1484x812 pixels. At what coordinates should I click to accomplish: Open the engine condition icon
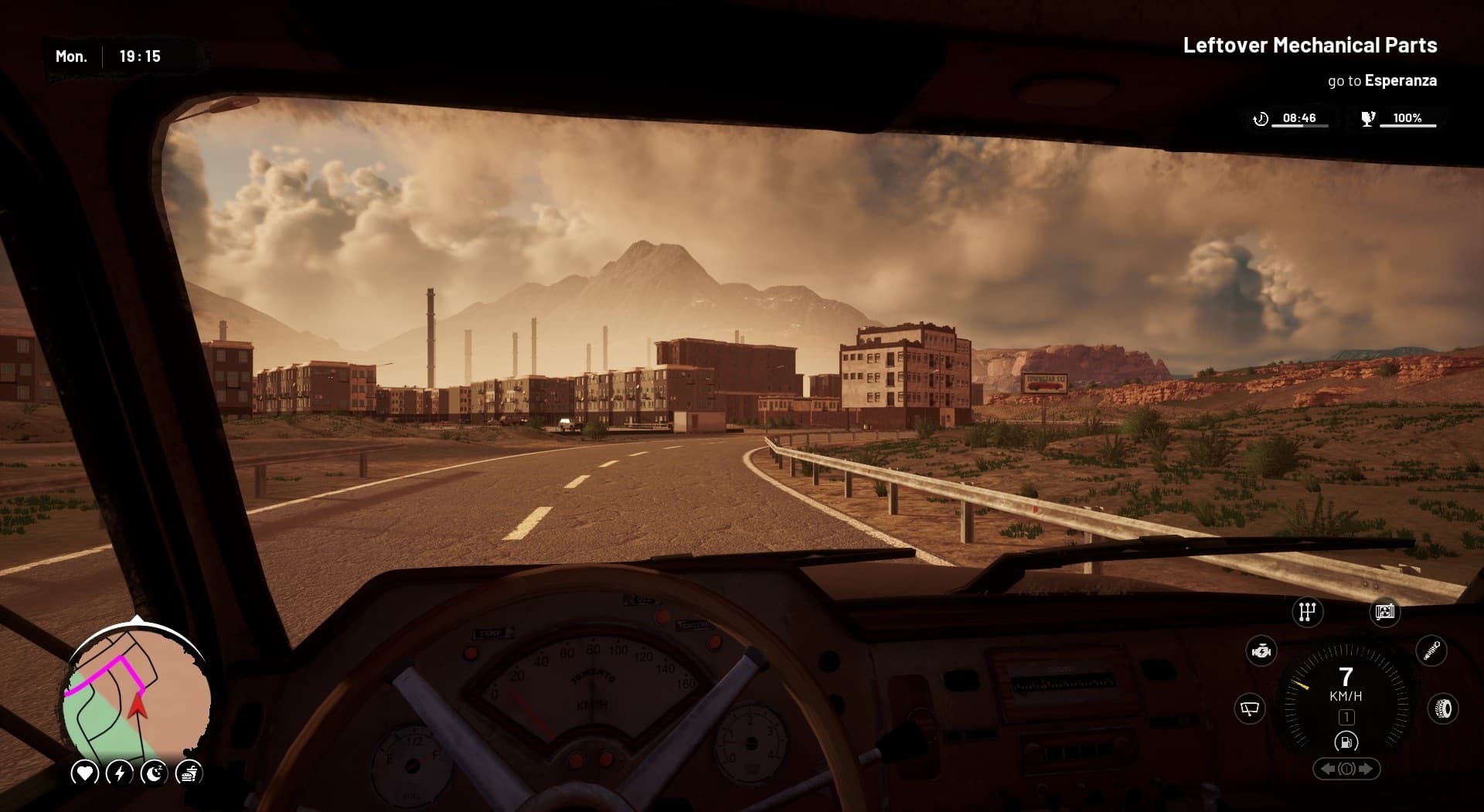1261,651
